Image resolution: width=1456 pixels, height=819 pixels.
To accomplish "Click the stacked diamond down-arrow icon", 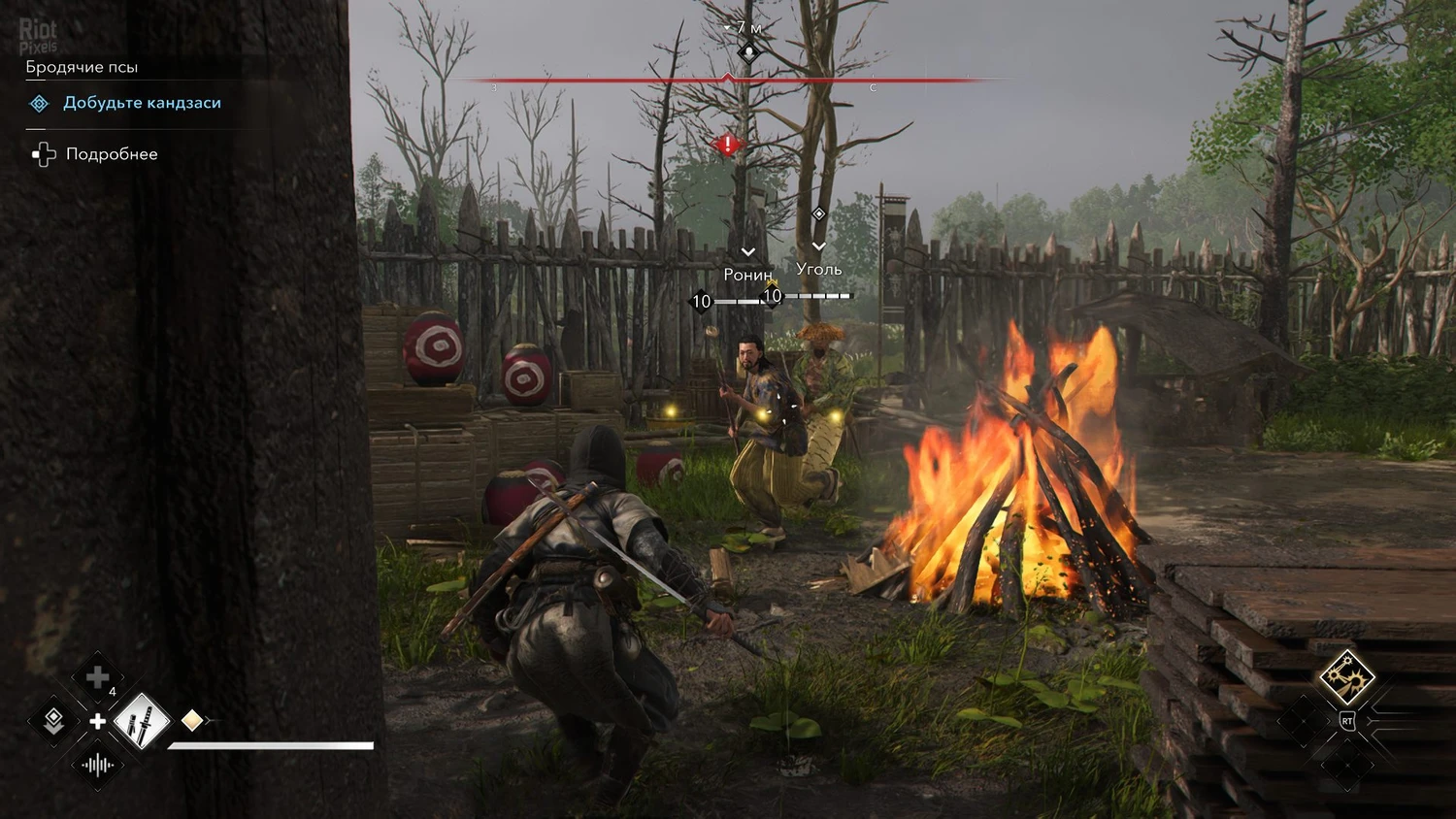I will click(54, 720).
